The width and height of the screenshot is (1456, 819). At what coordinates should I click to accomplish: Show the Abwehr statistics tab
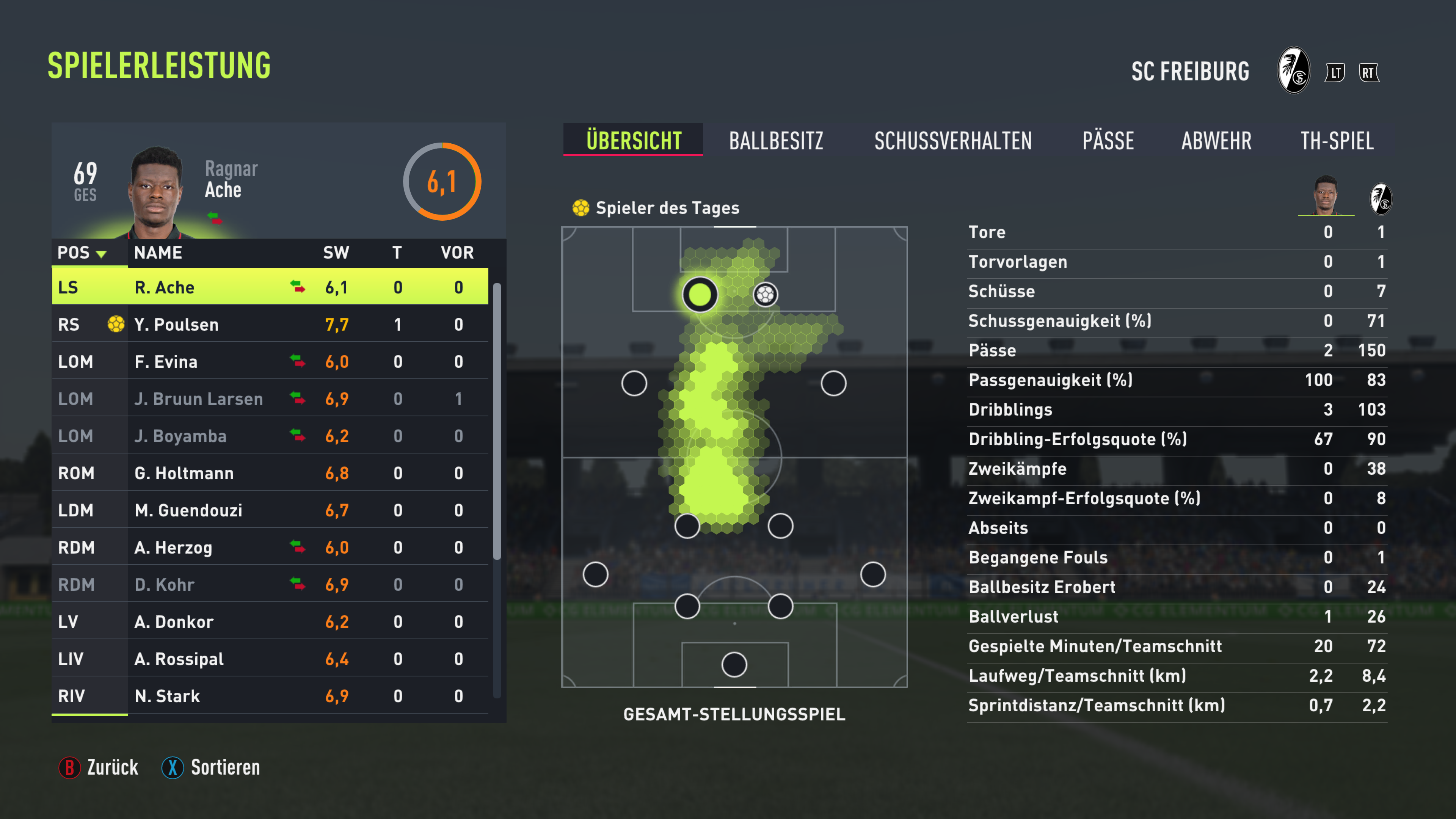1216,141
